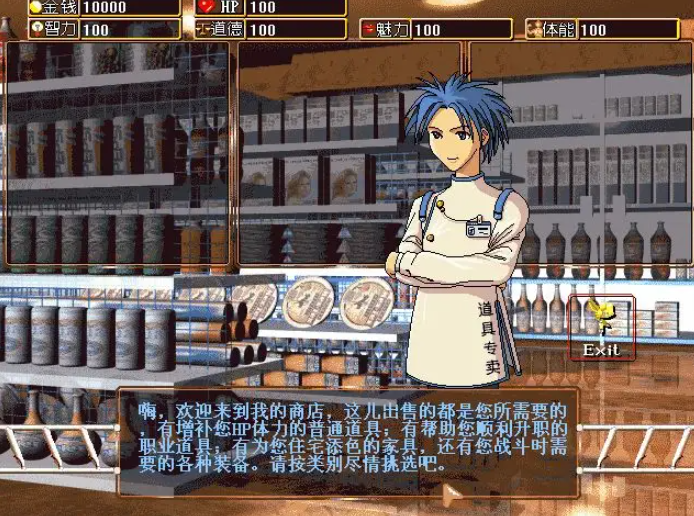Image resolution: width=694 pixels, height=516 pixels.
Task: Click the shopkeeper's welcome dialogue box to continue
Action: 346,439
